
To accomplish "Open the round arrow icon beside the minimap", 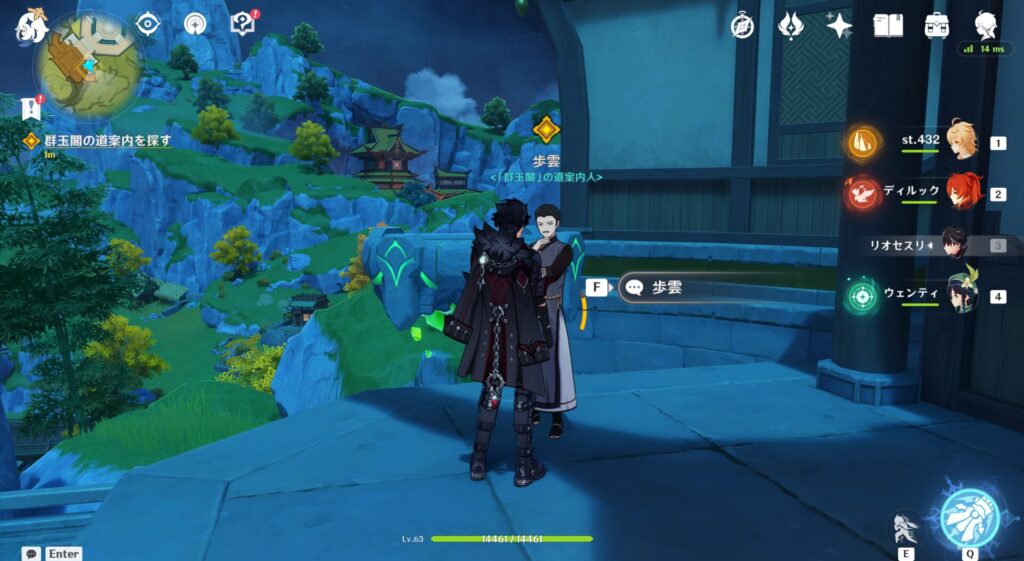I will tap(194, 24).
